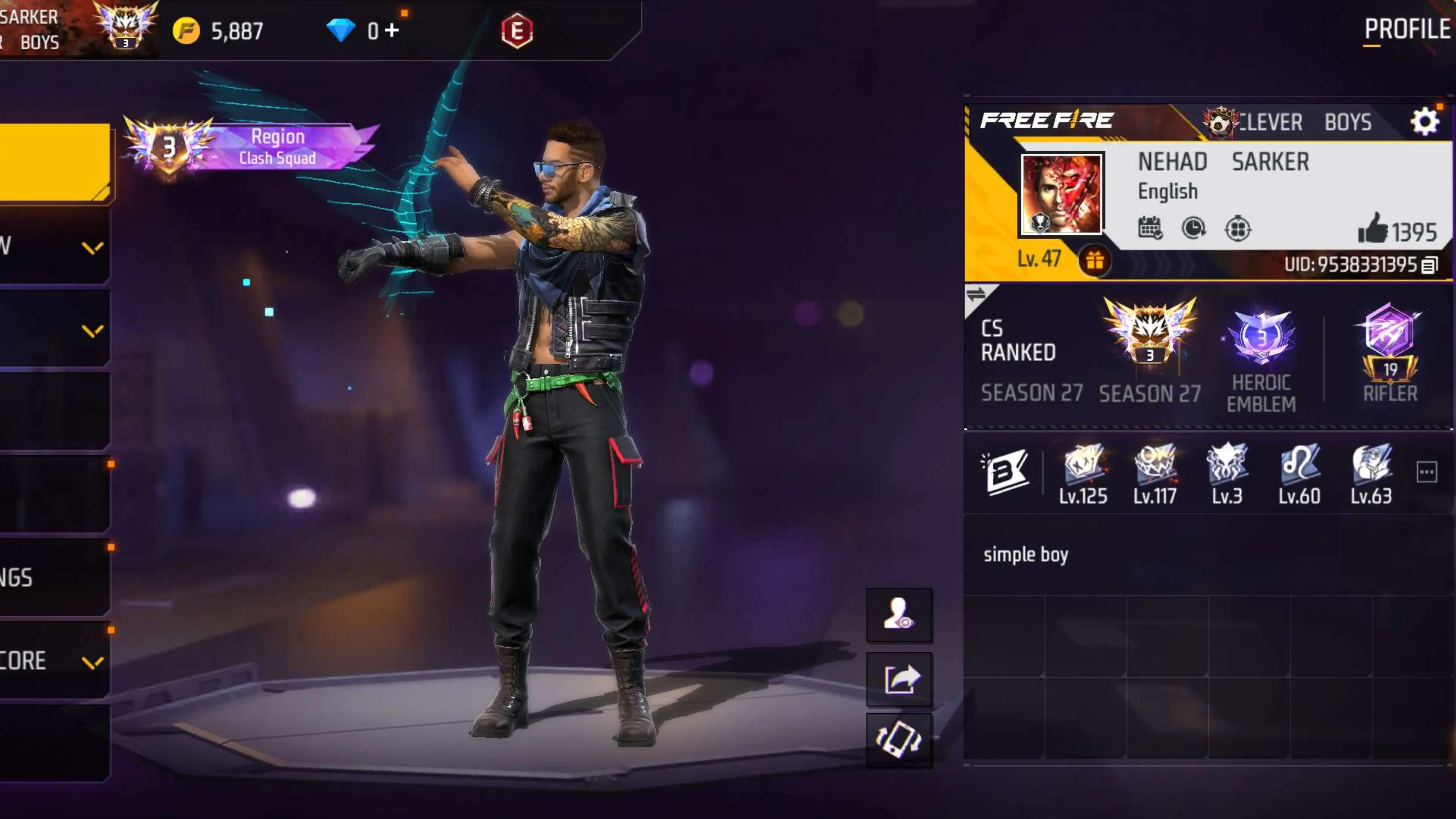Toggle the CS Ranked swap arrows
This screenshot has height=819, width=1456.
click(x=976, y=294)
